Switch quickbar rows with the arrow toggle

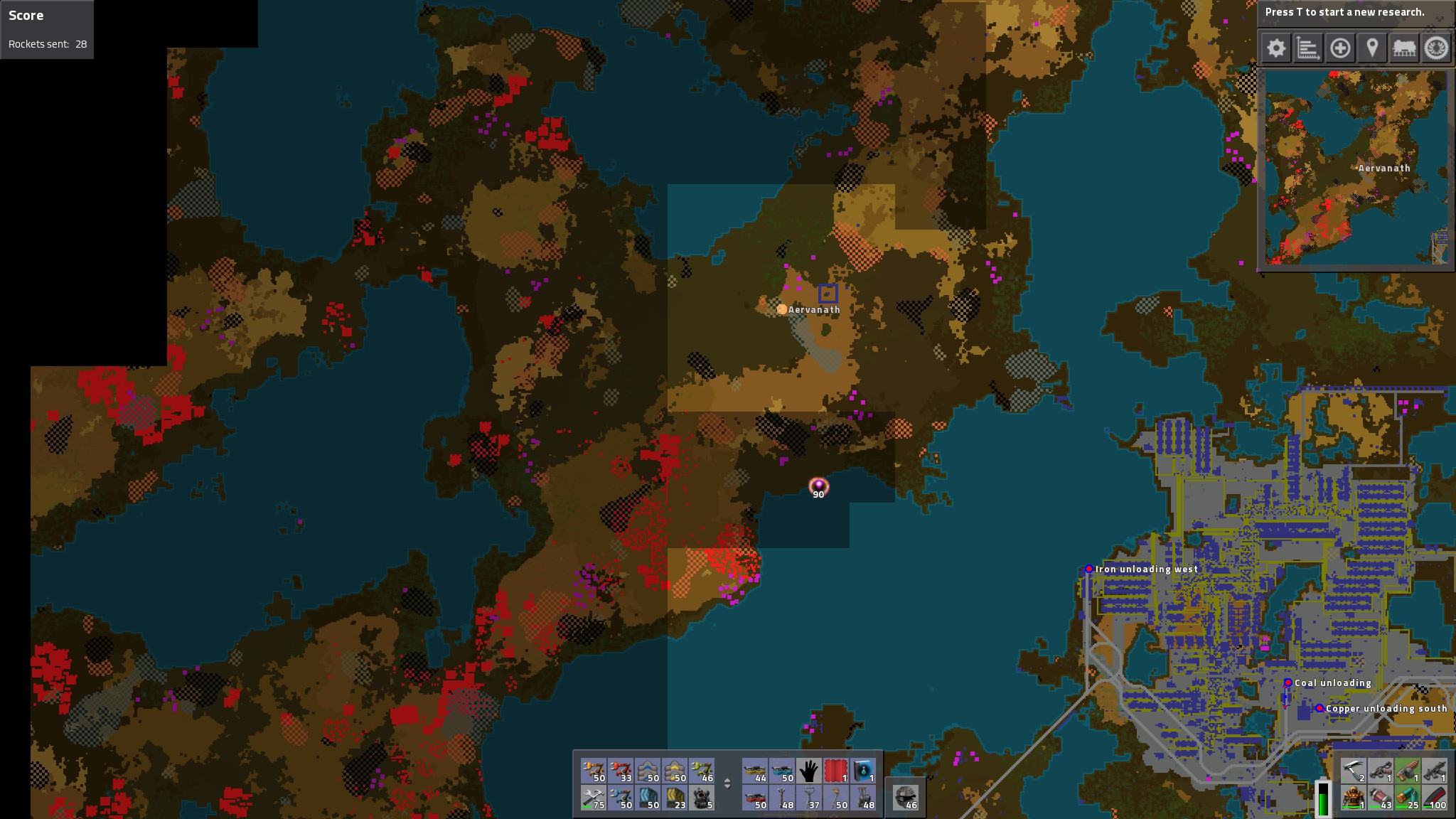[727, 784]
